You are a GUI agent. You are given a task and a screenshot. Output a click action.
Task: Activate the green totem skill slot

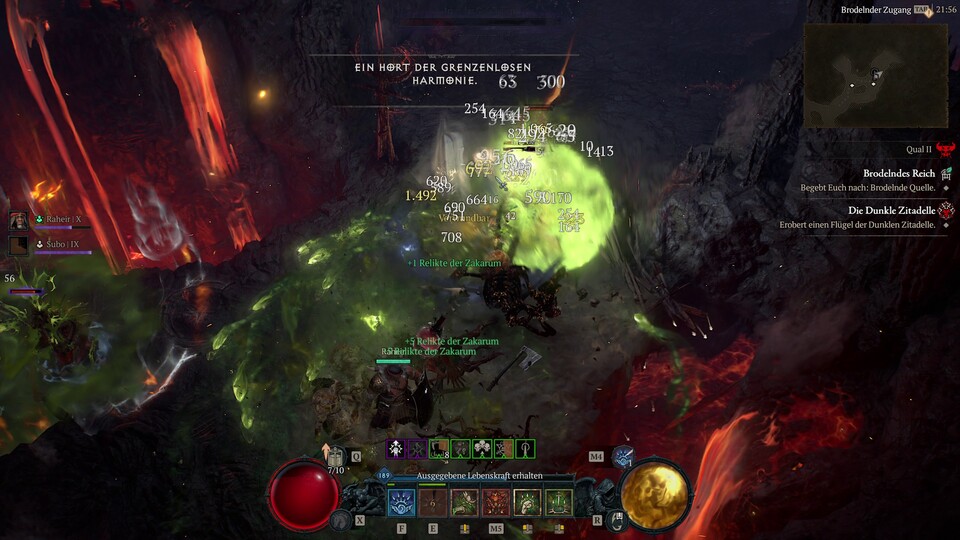point(558,502)
